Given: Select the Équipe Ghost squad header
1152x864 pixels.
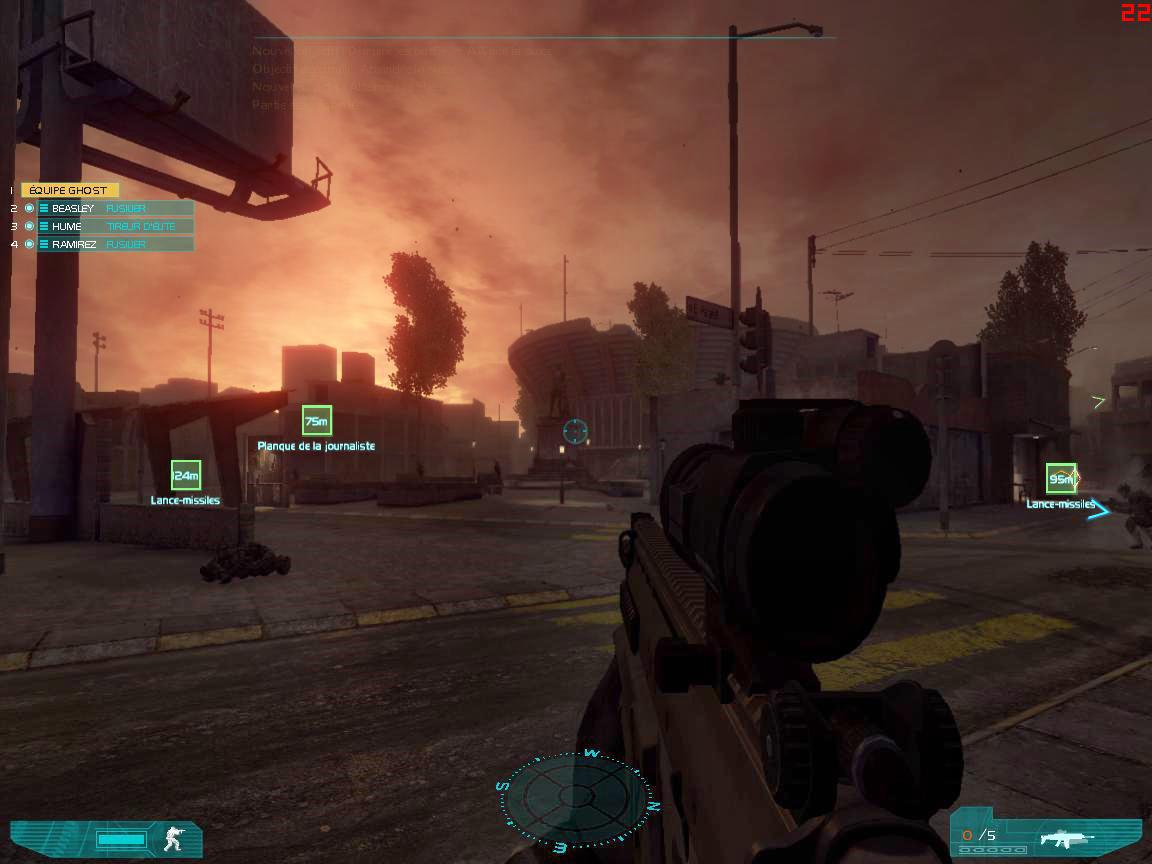Looking at the screenshot, I should click(70, 190).
